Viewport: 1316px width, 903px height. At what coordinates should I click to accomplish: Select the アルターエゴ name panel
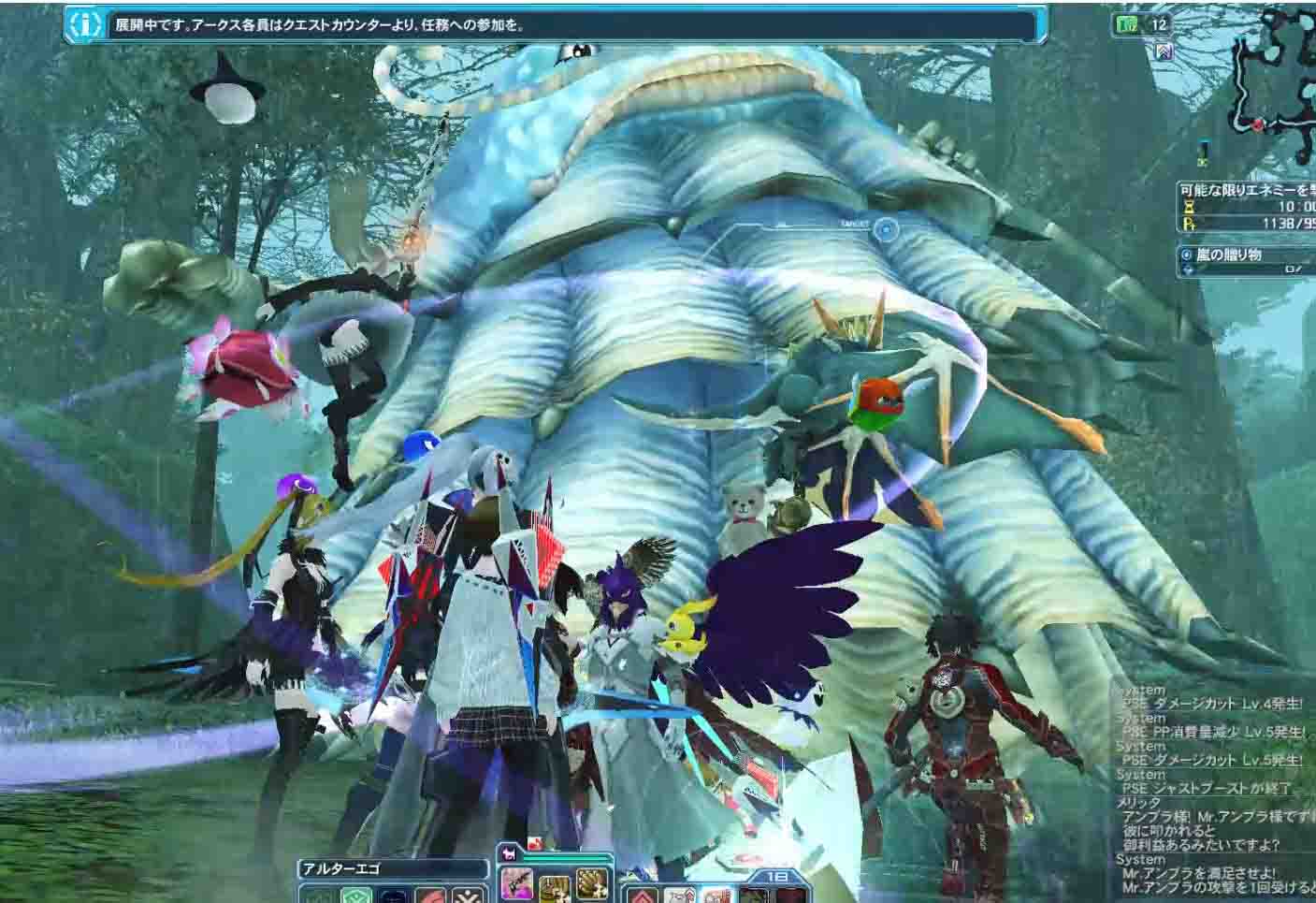point(393,868)
